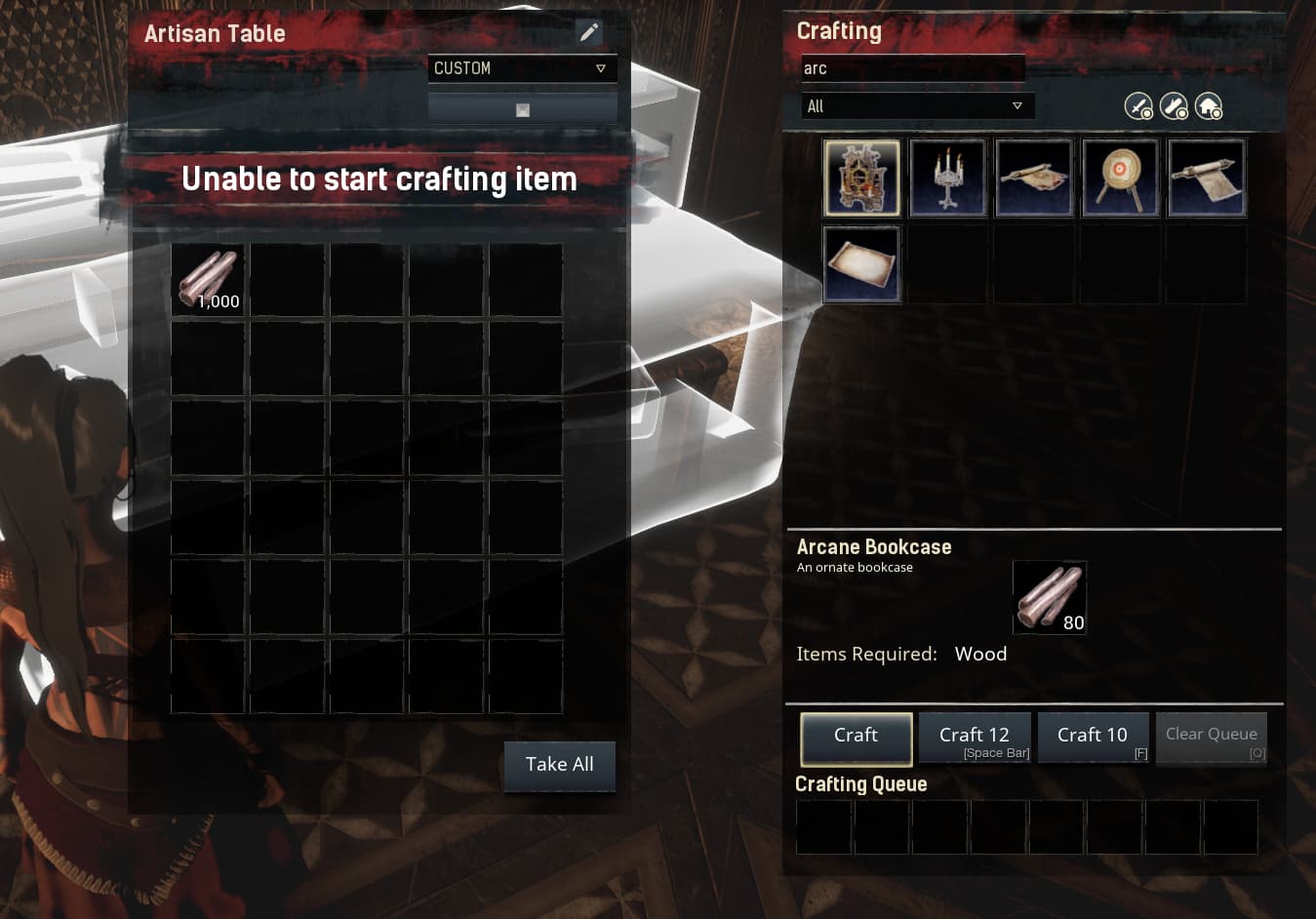
Task: Open the CUSTOM sorting dropdown
Action: [x=522, y=68]
